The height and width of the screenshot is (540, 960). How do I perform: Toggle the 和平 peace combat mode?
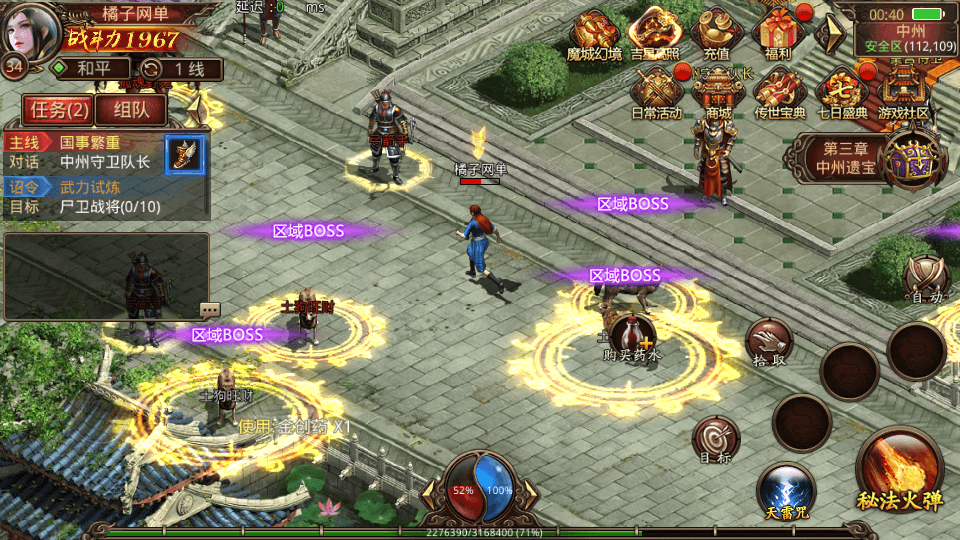click(x=90, y=69)
